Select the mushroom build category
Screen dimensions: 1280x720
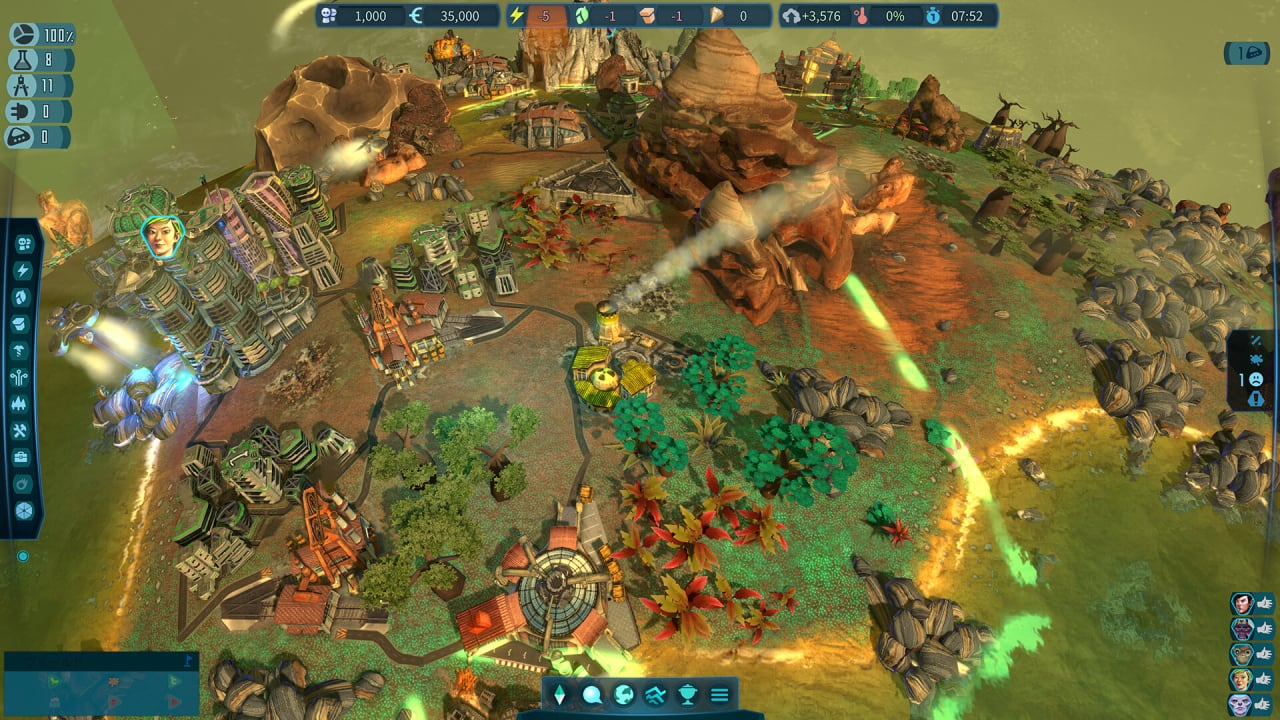coord(23,350)
